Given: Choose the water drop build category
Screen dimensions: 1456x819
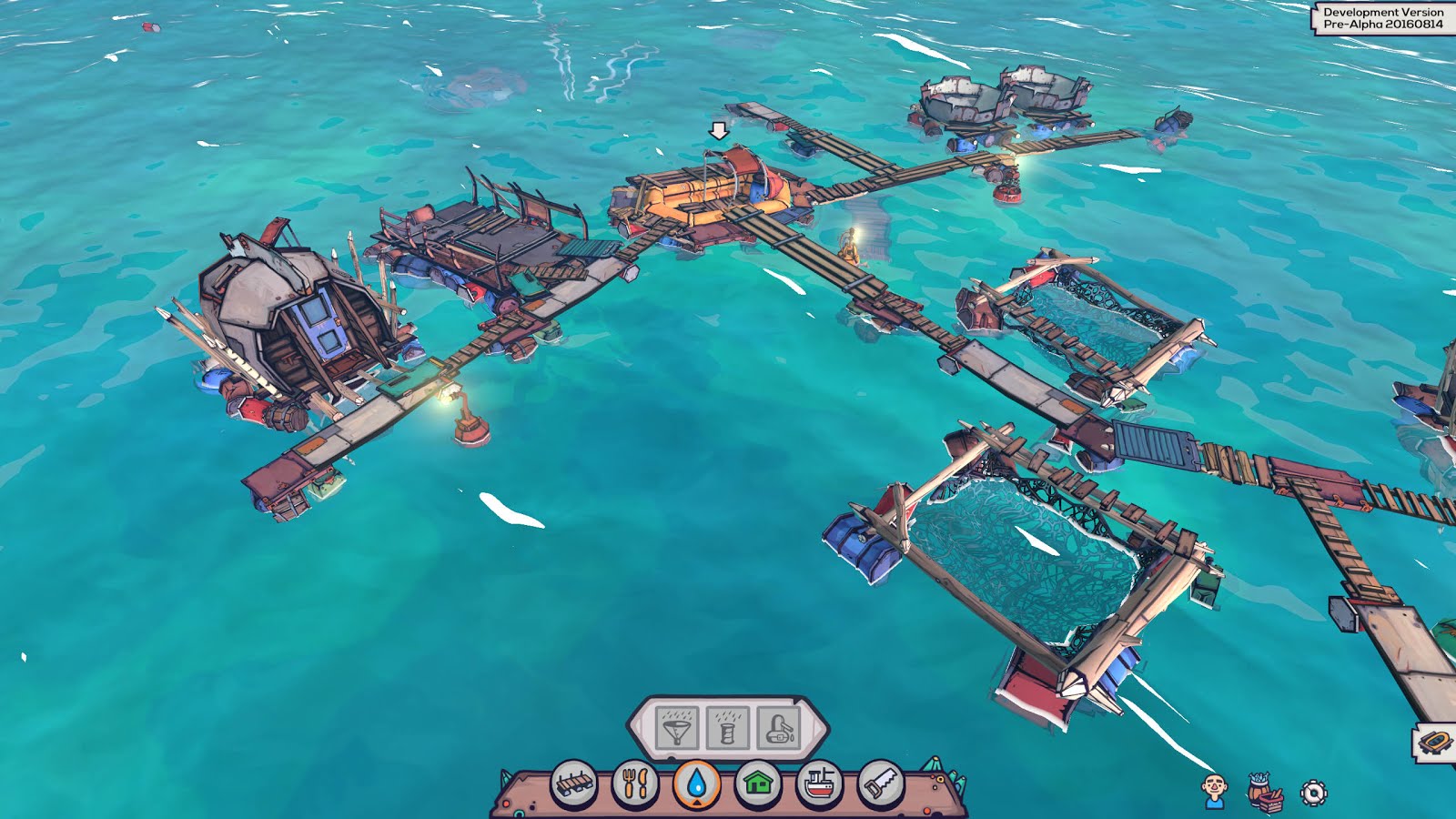Looking at the screenshot, I should 697,784.
